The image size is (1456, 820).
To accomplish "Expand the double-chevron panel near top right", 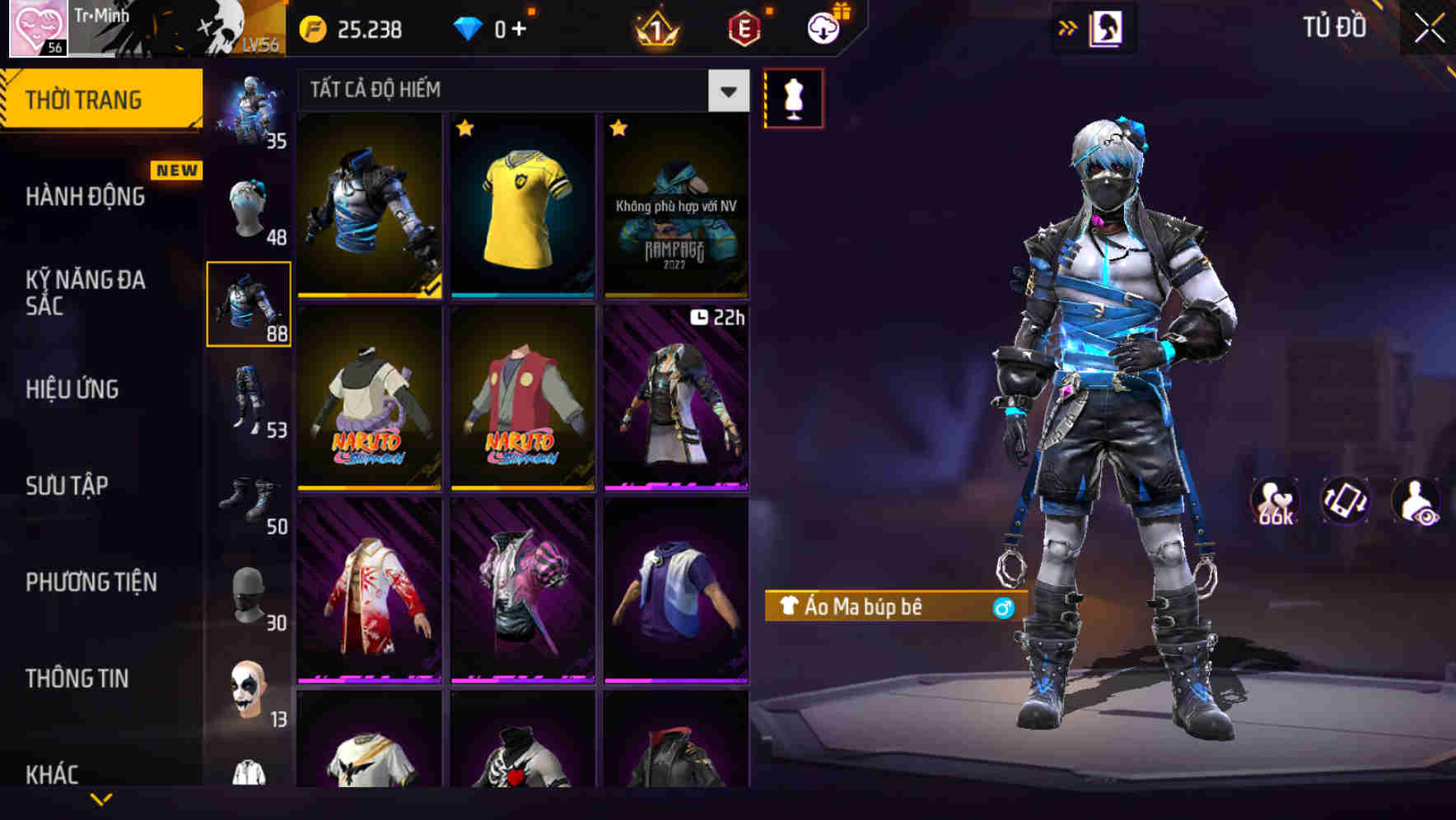I will [x=1068, y=26].
